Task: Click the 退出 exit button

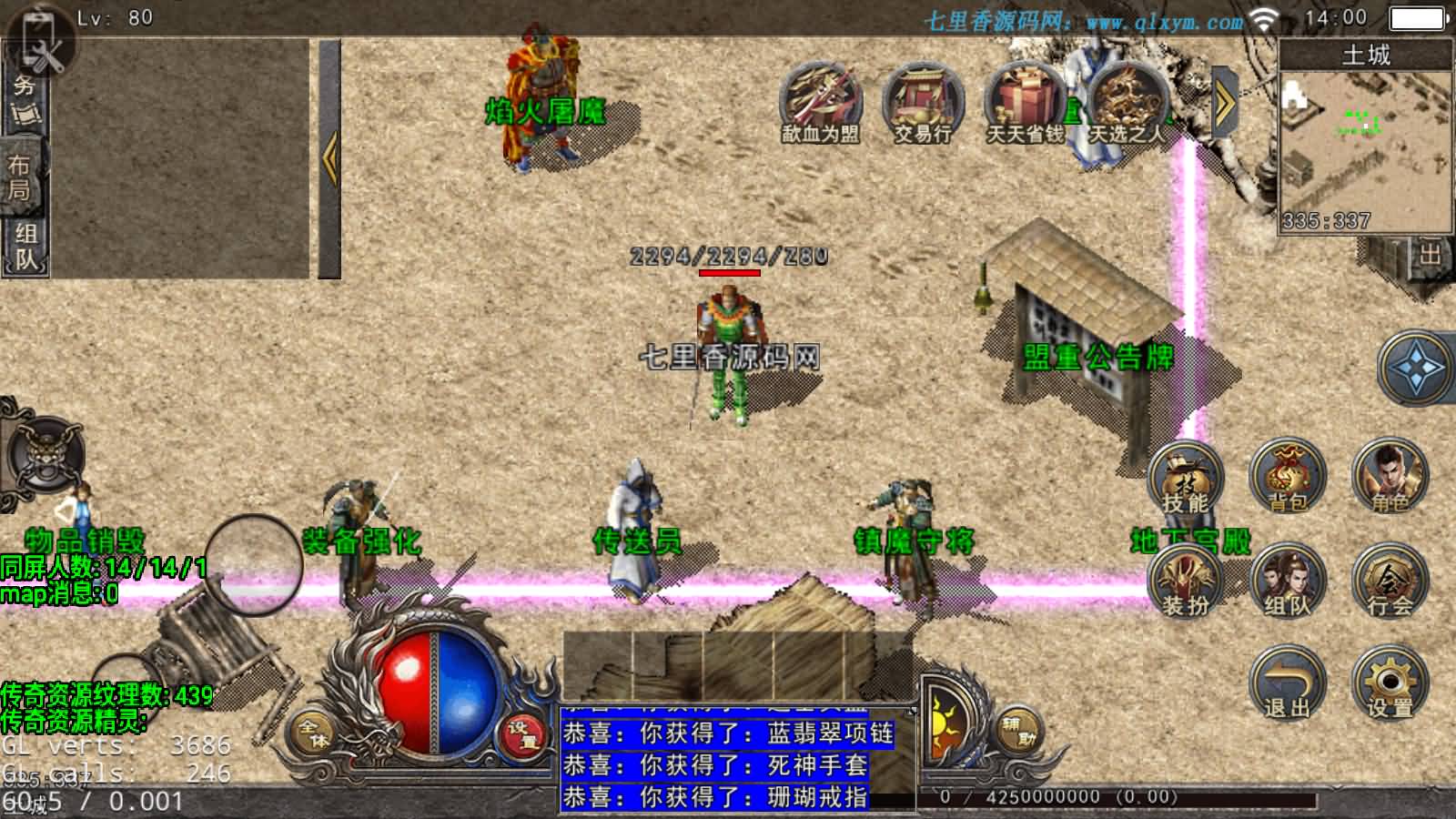Action: (1287, 684)
